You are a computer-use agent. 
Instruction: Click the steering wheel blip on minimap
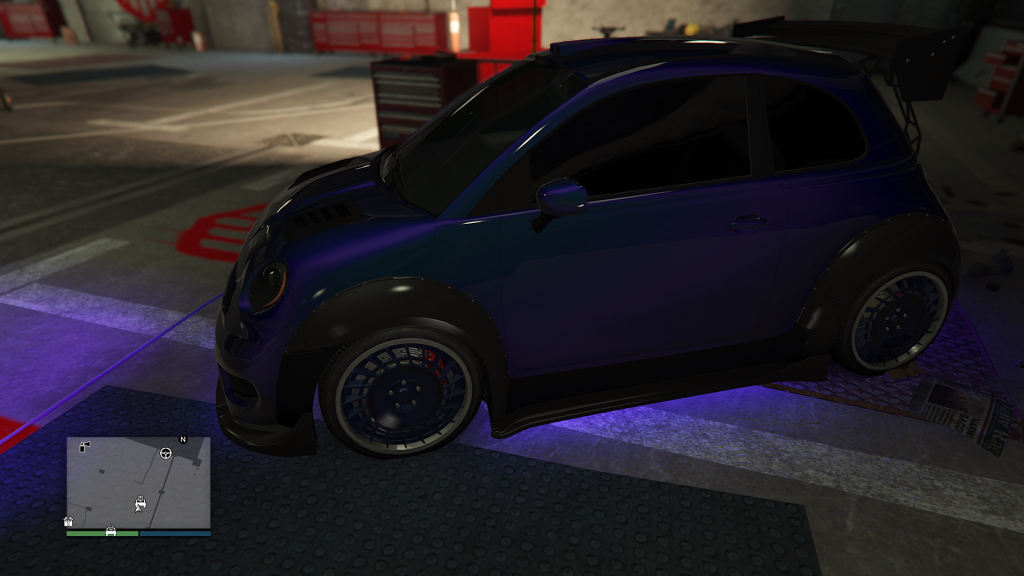pyautogui.click(x=165, y=452)
